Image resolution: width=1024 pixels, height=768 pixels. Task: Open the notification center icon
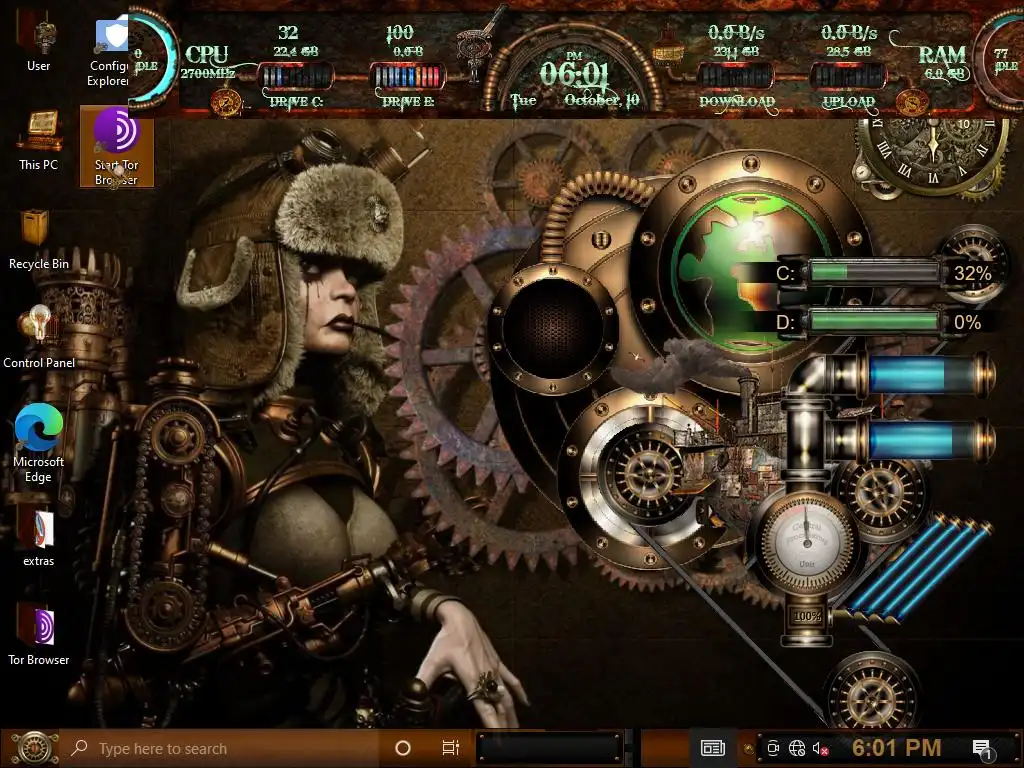pos(981,748)
